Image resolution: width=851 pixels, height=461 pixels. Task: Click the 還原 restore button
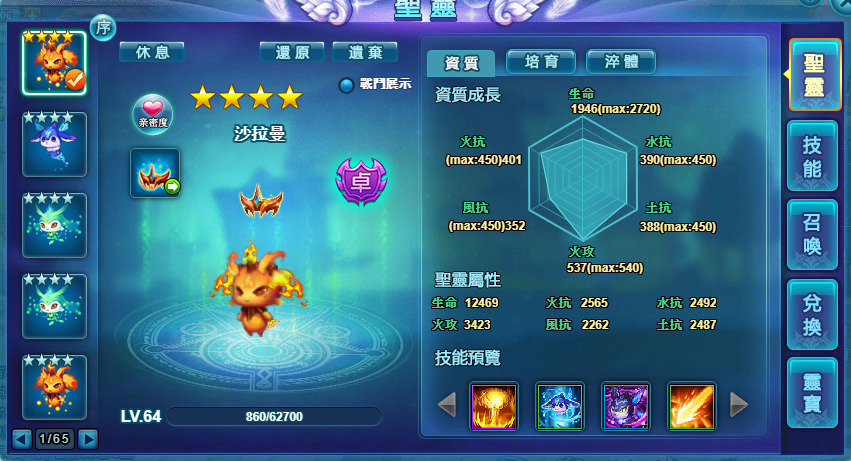tap(291, 52)
